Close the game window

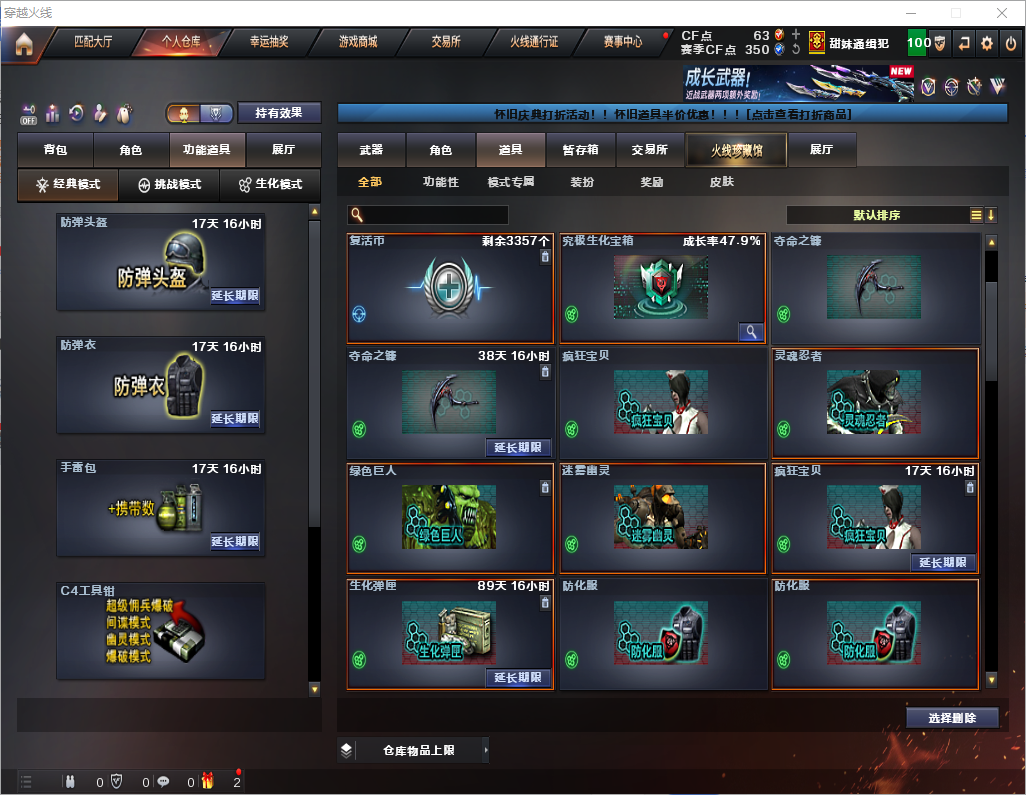click(x=1002, y=13)
